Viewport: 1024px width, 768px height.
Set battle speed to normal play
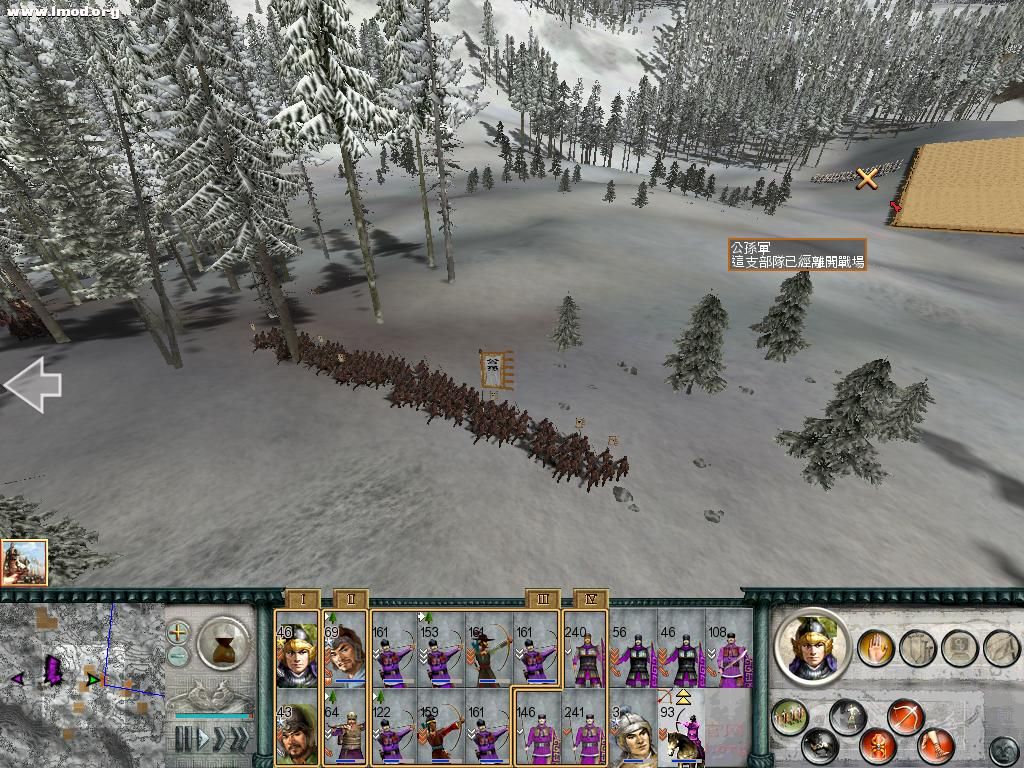(x=205, y=739)
